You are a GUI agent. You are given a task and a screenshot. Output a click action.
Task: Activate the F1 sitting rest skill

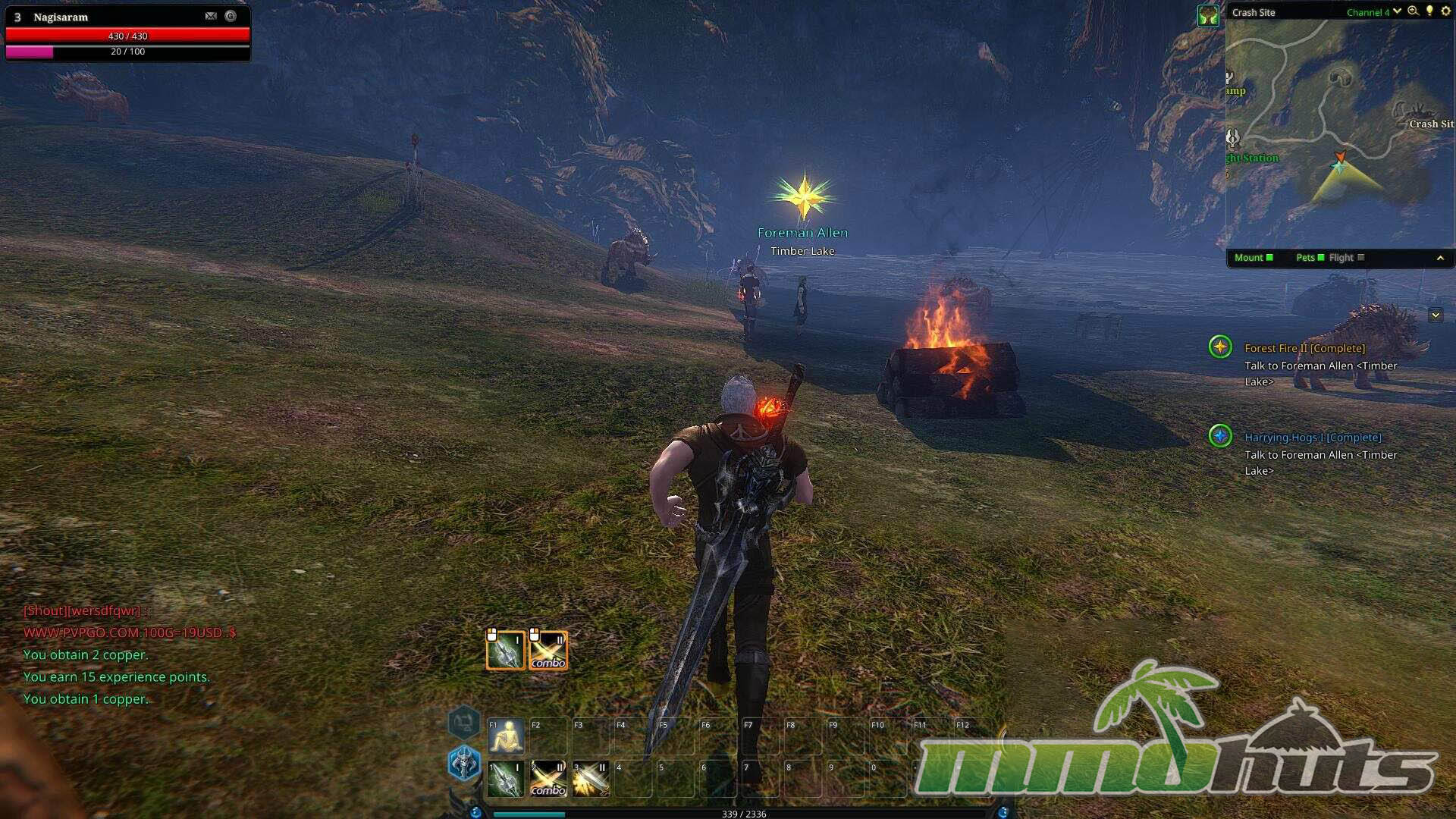point(506,736)
